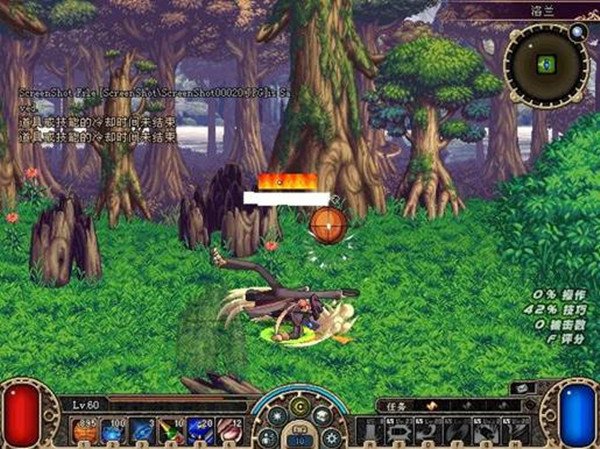This screenshot has height=449, width=600.
Task: Click the magnifying glass on the minimap
Action: coord(577,31)
